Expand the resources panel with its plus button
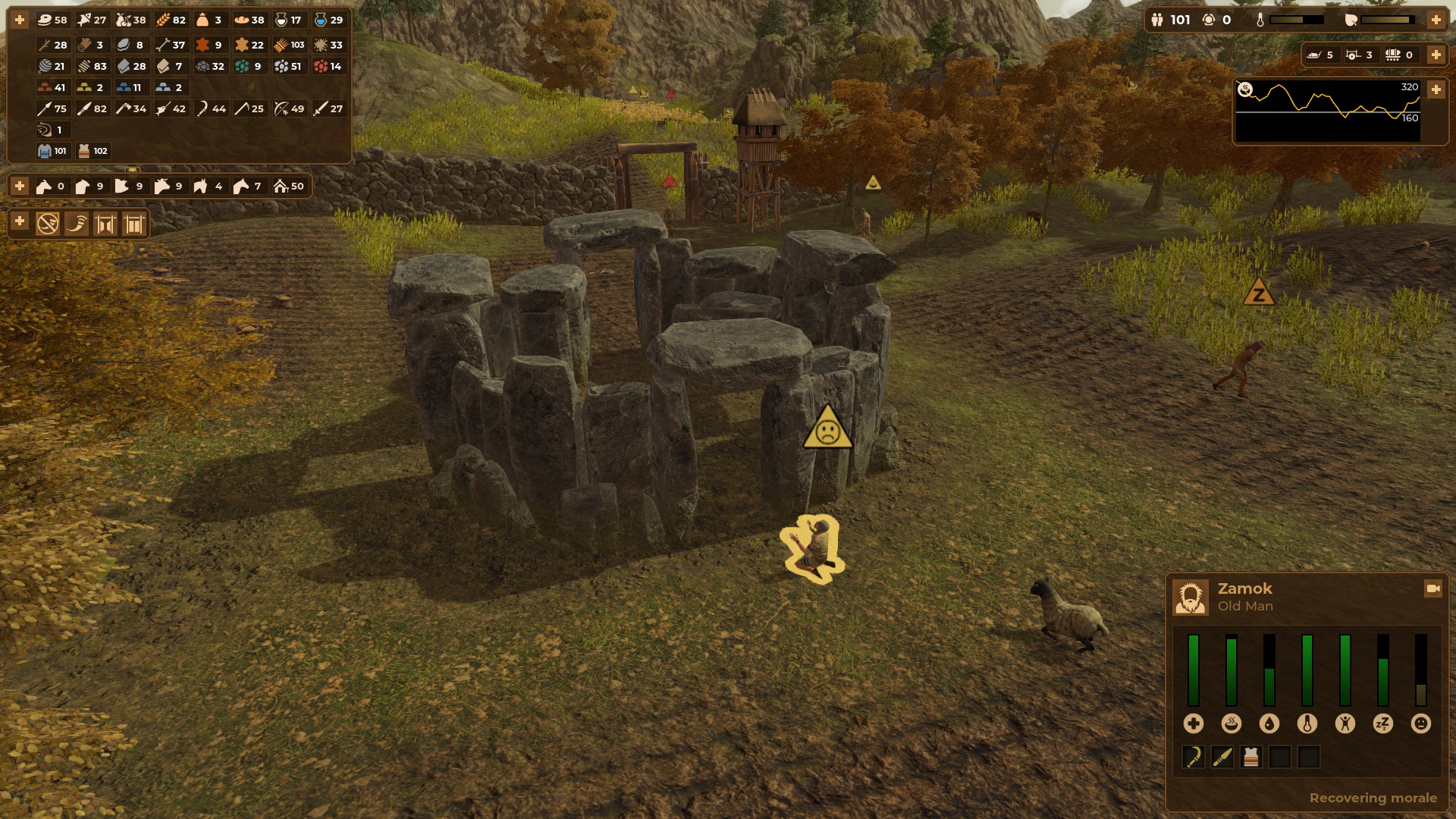The height and width of the screenshot is (819, 1456). (x=20, y=20)
